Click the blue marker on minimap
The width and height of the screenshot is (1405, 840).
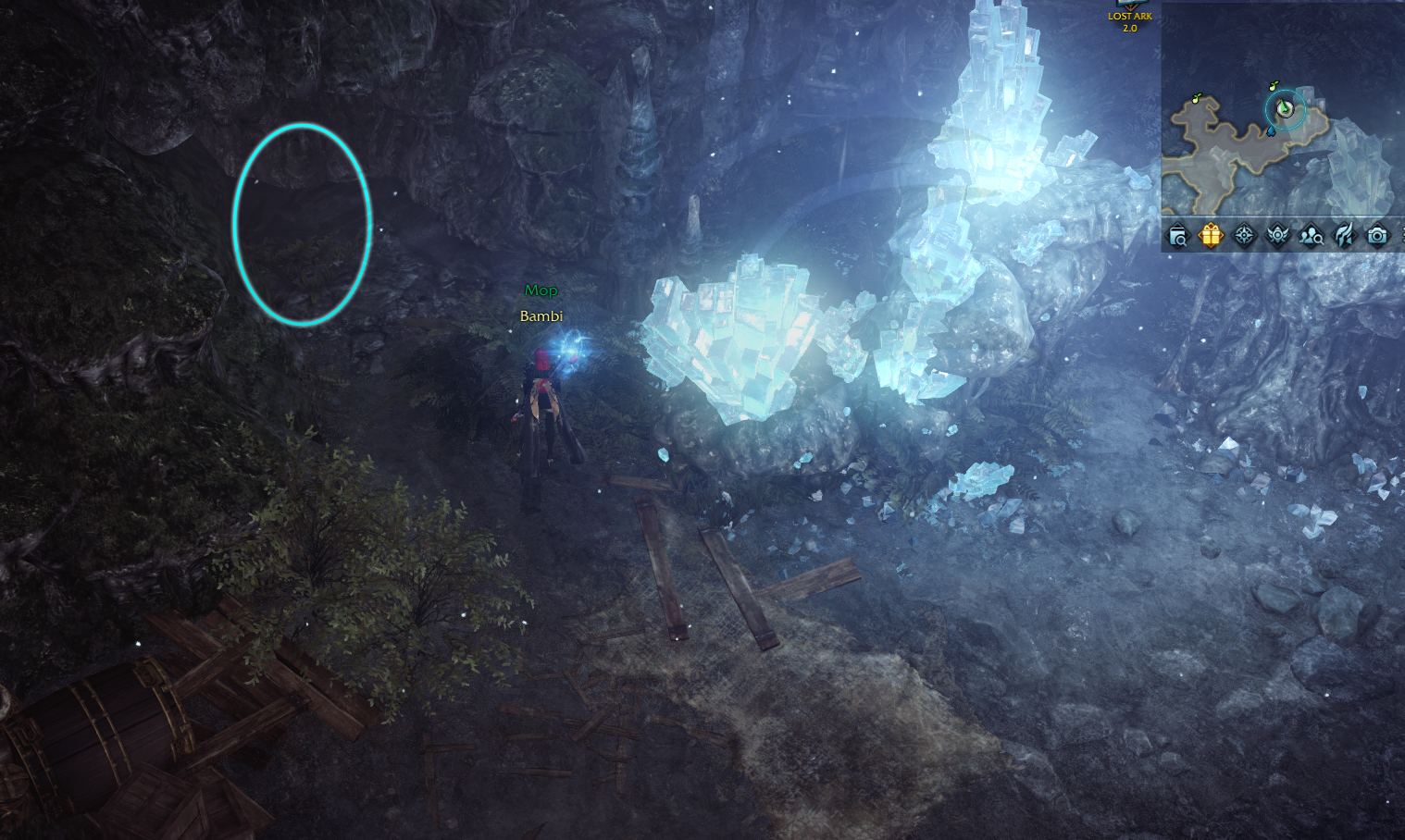tap(1272, 131)
